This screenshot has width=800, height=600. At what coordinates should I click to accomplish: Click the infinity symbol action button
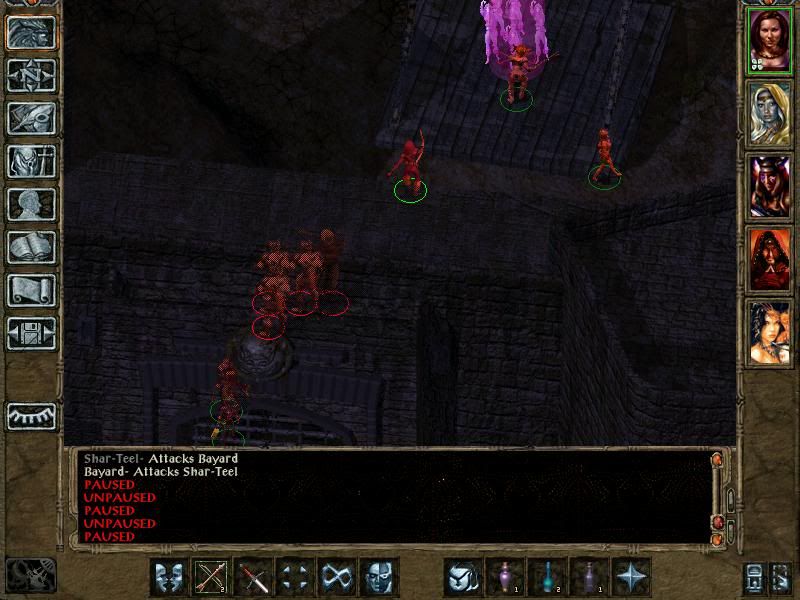pyautogui.click(x=337, y=577)
